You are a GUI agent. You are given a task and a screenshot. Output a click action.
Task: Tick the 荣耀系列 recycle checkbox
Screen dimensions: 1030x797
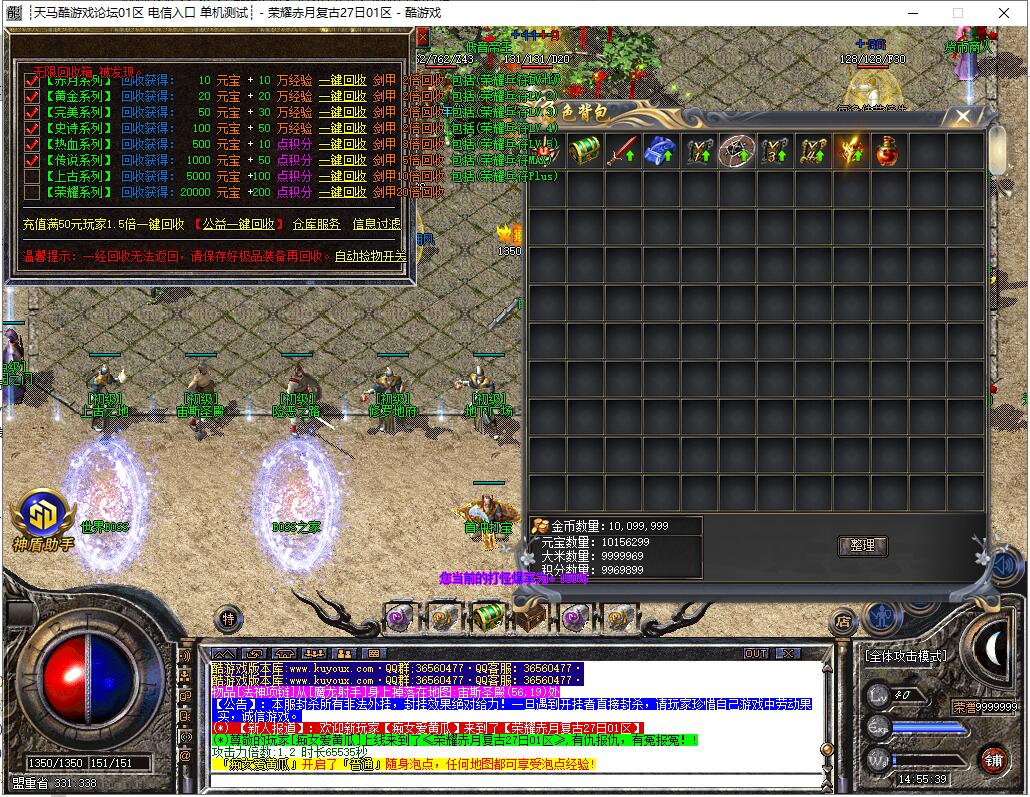(32, 192)
